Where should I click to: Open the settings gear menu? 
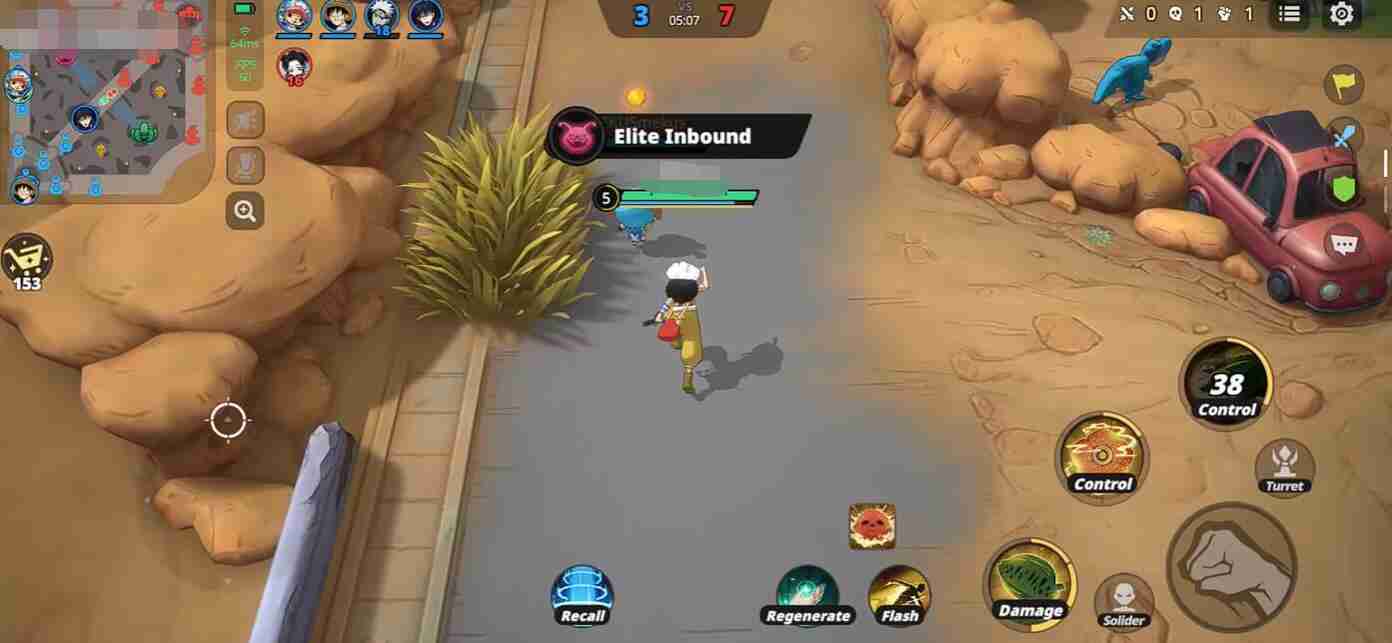1341,14
